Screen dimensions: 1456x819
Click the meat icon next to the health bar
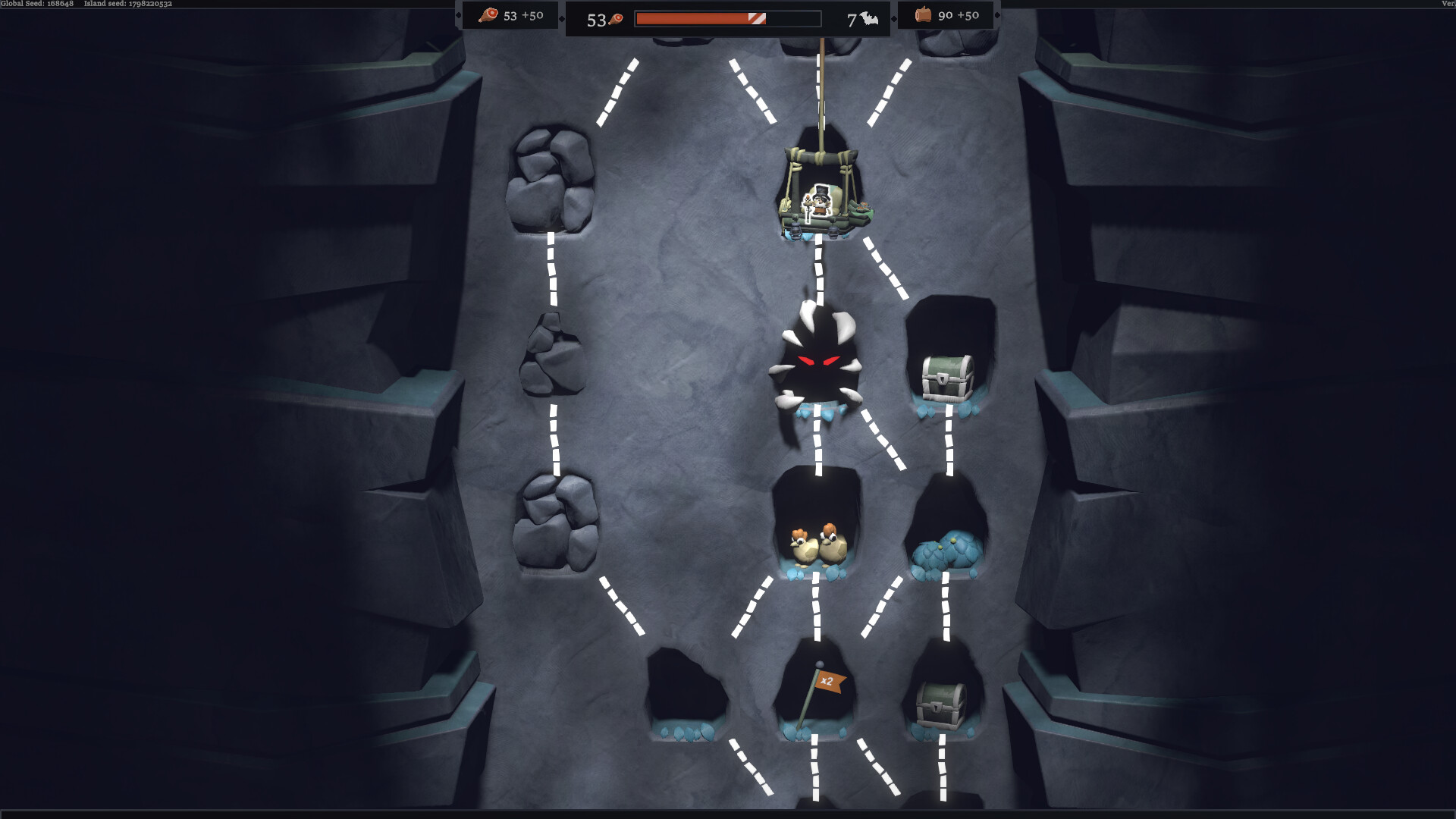click(616, 20)
